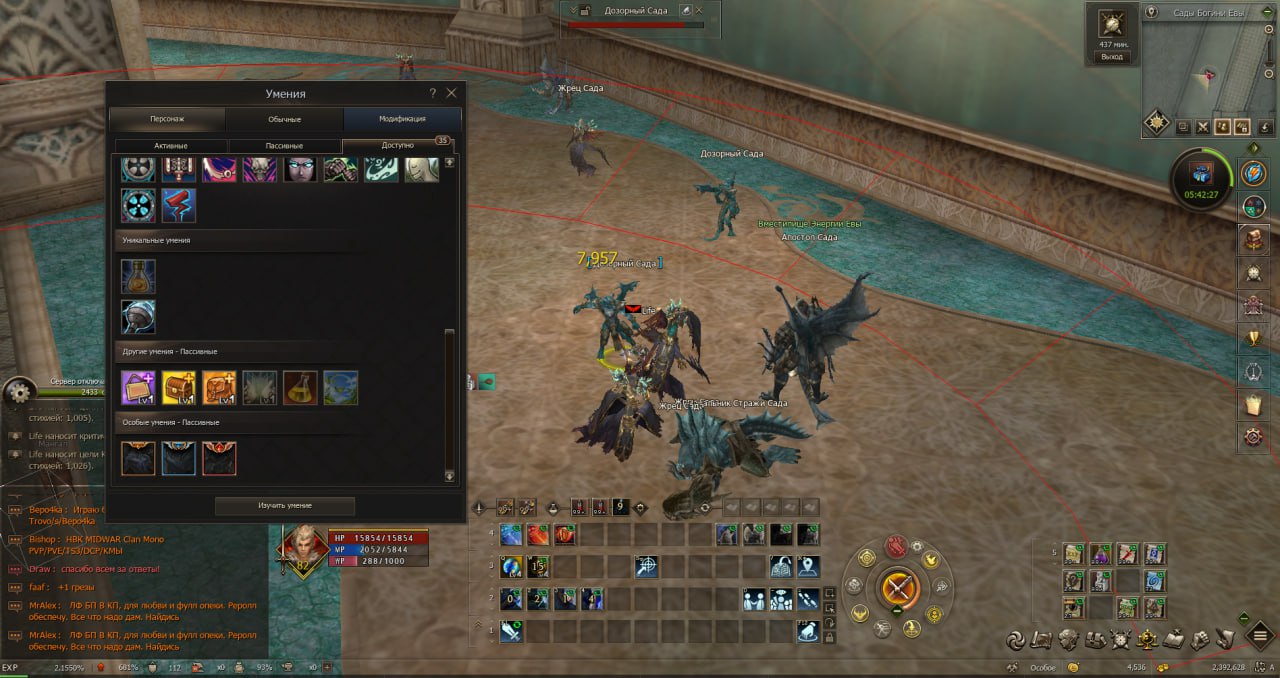Click the Изучить умение button

285,506
